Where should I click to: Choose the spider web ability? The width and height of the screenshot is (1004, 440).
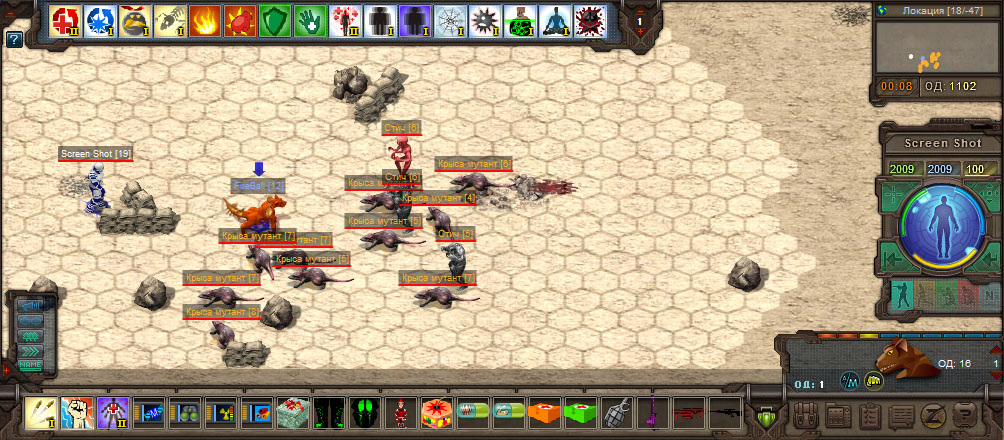point(450,20)
